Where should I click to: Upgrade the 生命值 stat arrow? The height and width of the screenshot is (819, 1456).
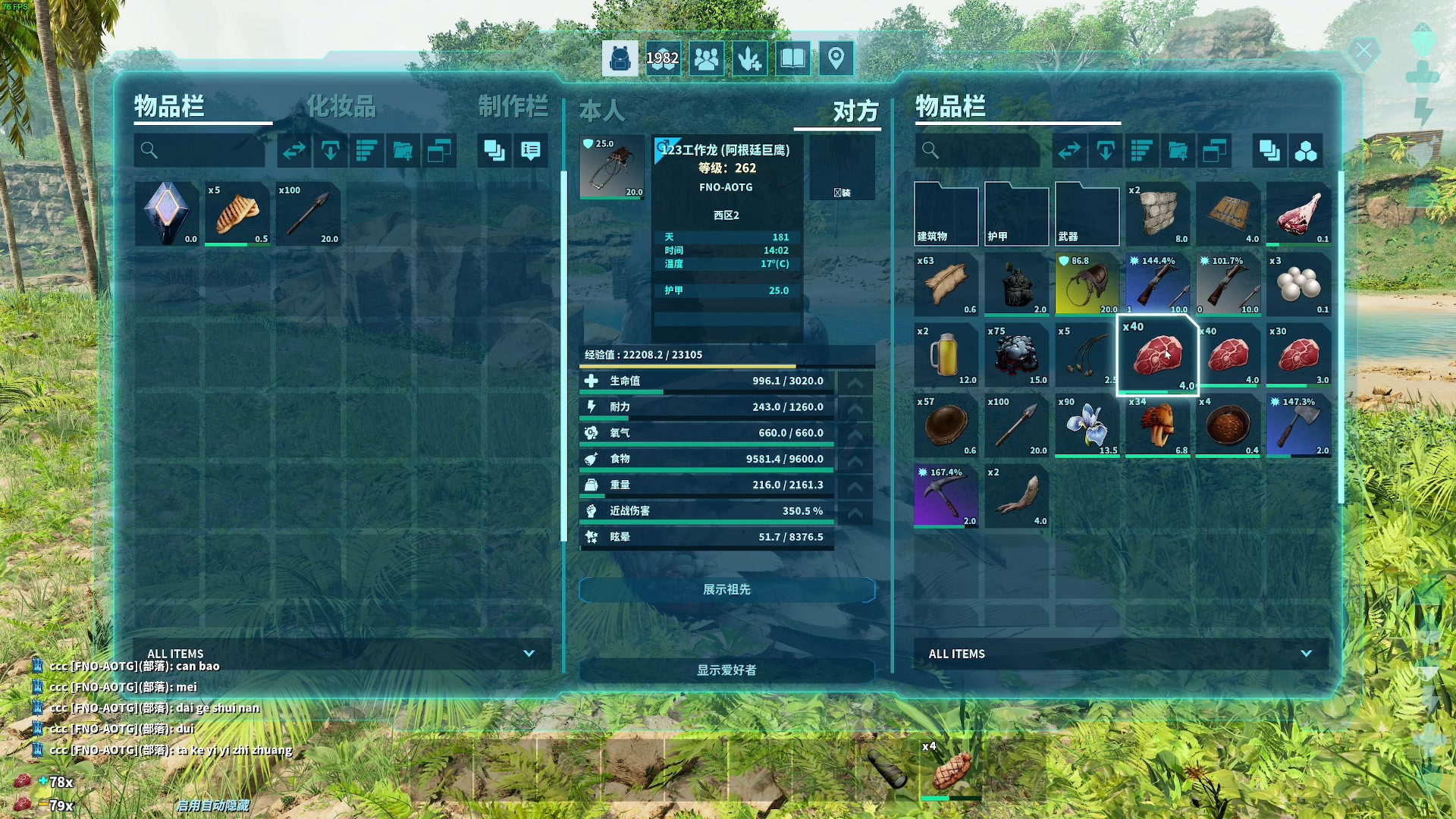tap(855, 381)
